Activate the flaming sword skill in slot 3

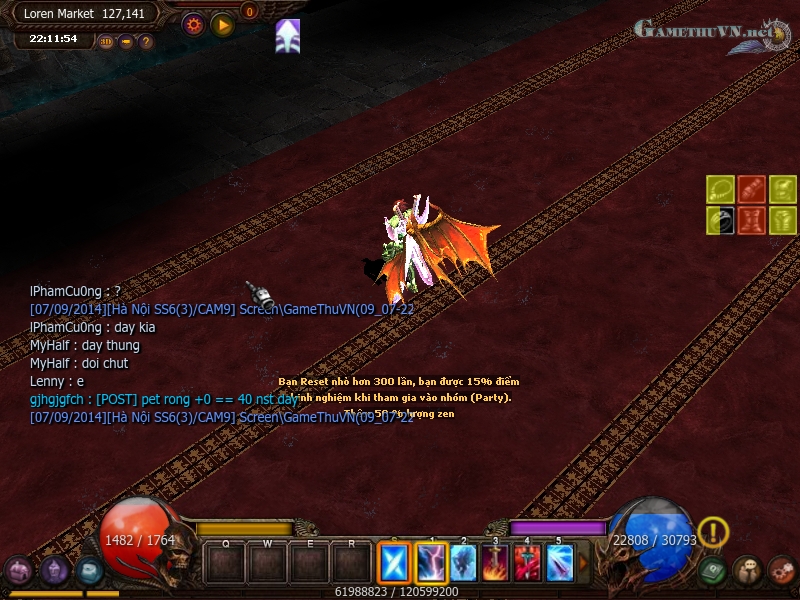pos(495,563)
